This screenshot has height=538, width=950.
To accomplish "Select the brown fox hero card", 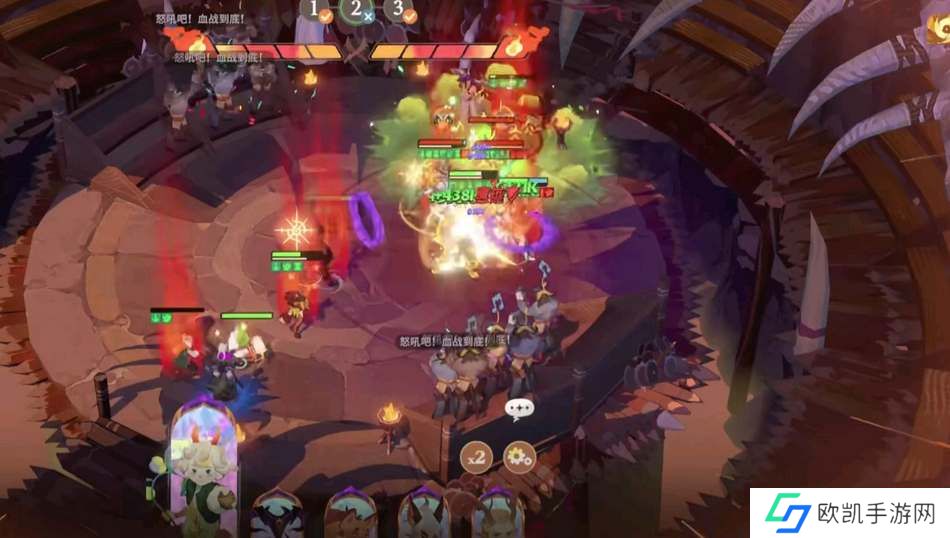I will [x=350, y=516].
